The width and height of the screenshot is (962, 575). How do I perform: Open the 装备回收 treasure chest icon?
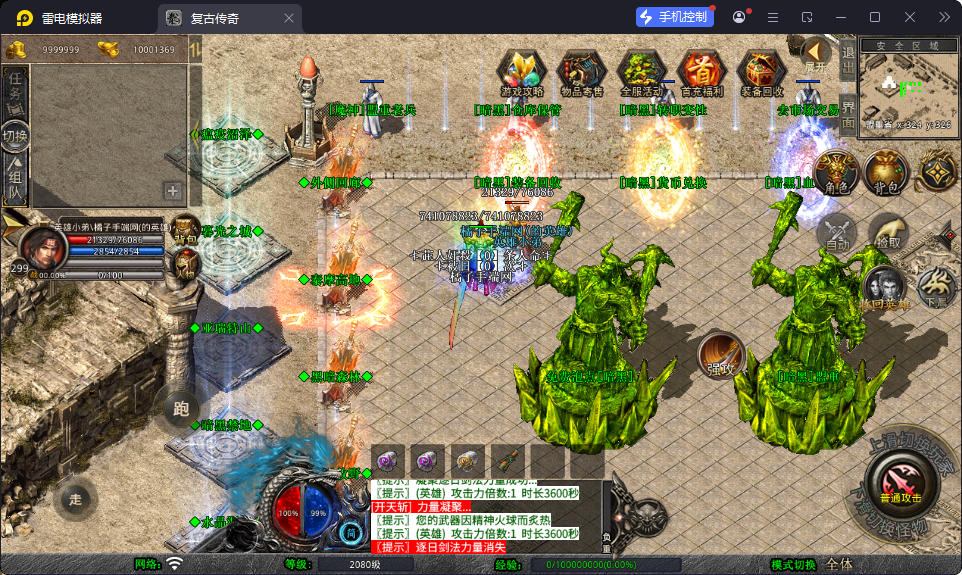762,73
